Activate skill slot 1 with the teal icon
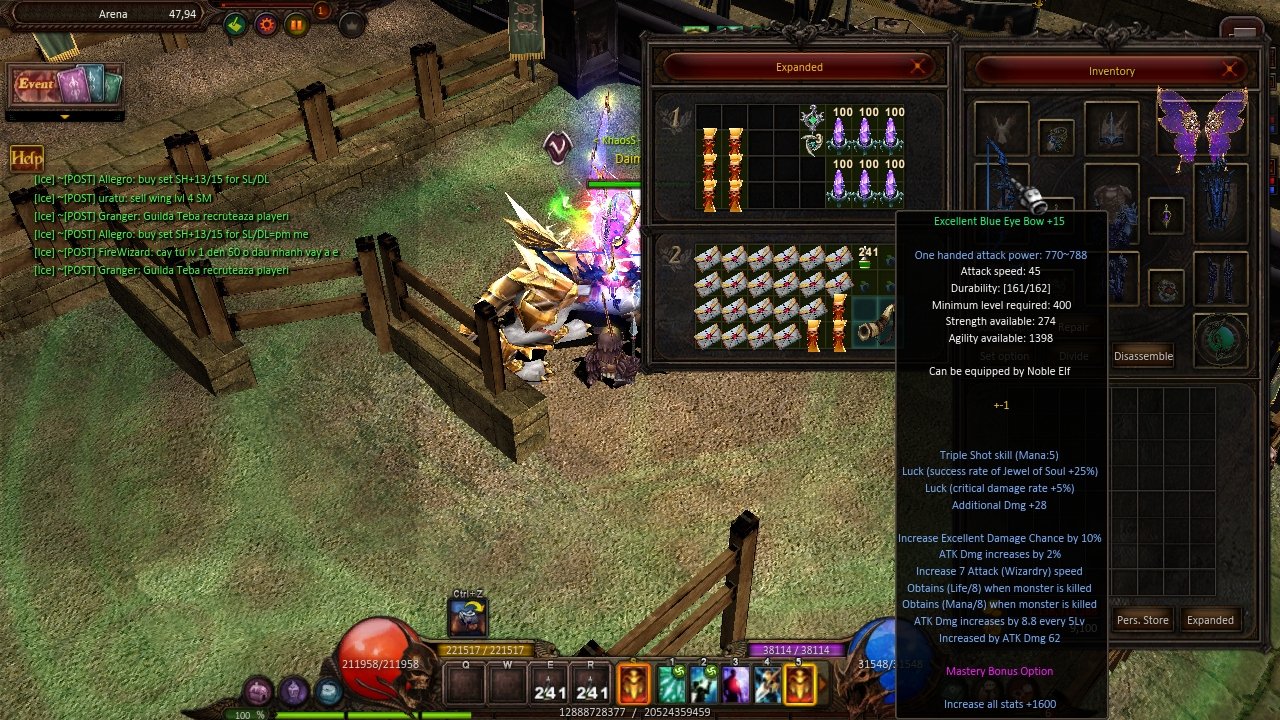1280x720 pixels. (x=671, y=685)
